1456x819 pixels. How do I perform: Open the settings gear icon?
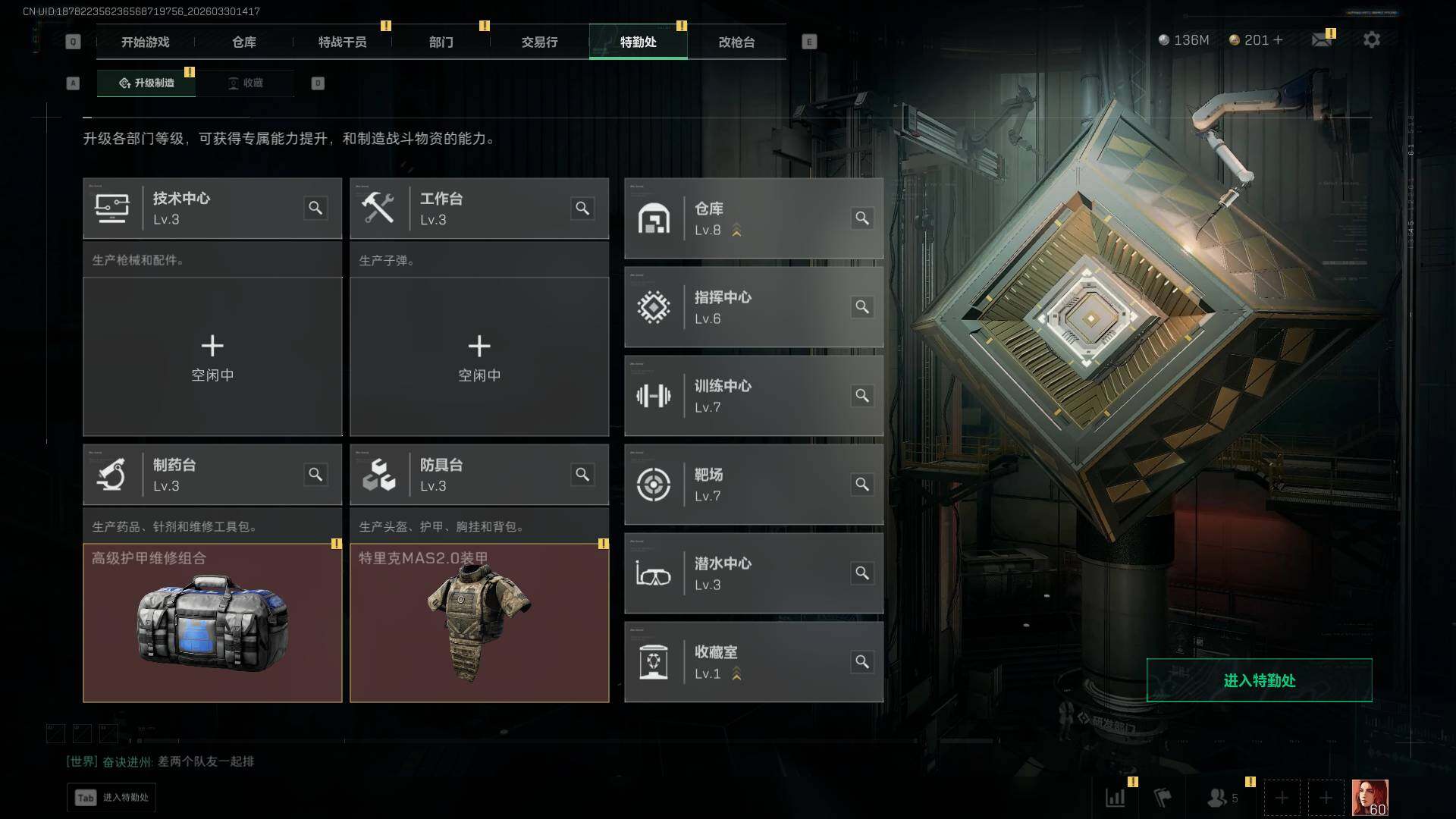coord(1371,40)
